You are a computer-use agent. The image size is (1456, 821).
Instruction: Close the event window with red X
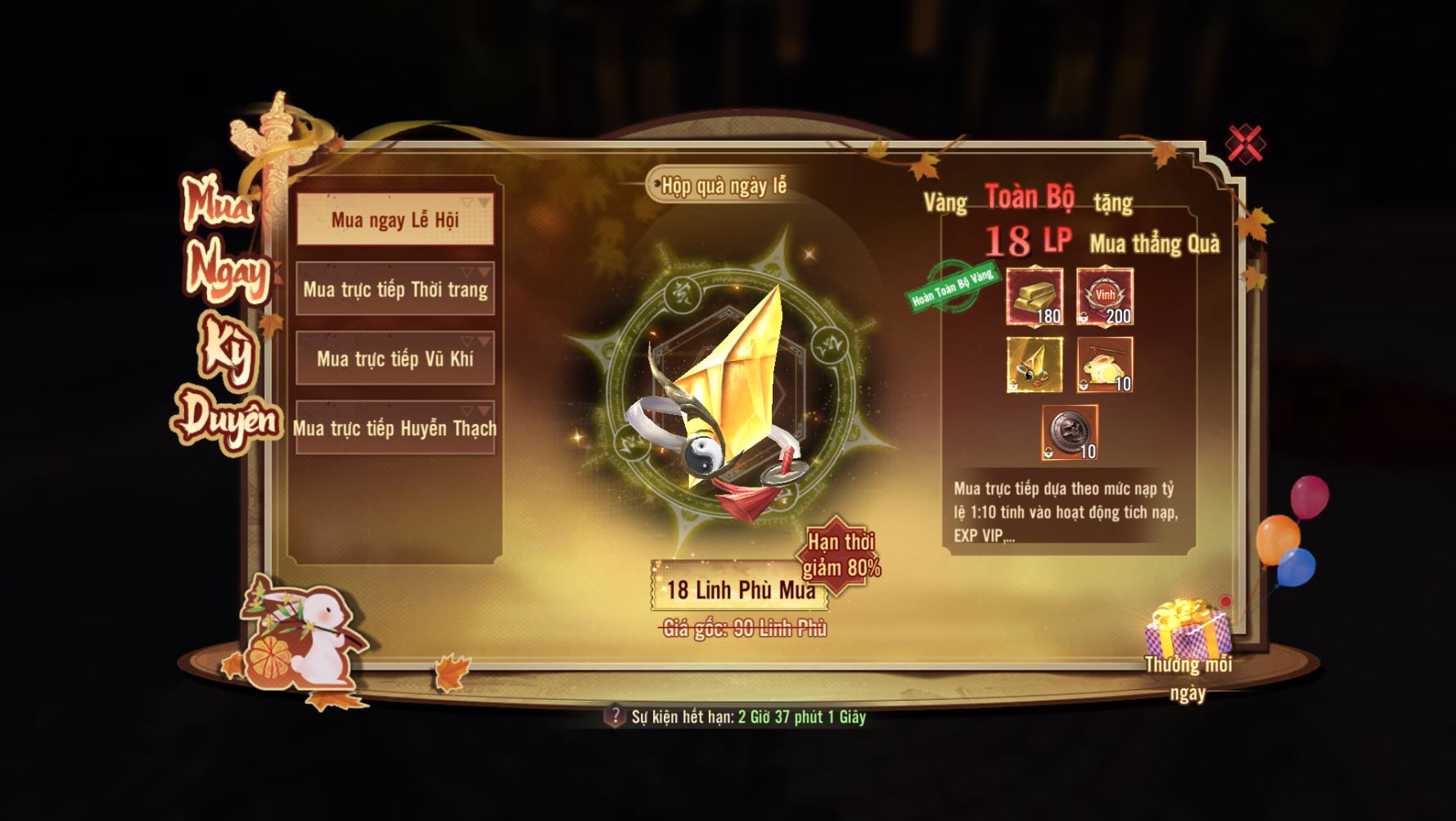click(x=1244, y=145)
